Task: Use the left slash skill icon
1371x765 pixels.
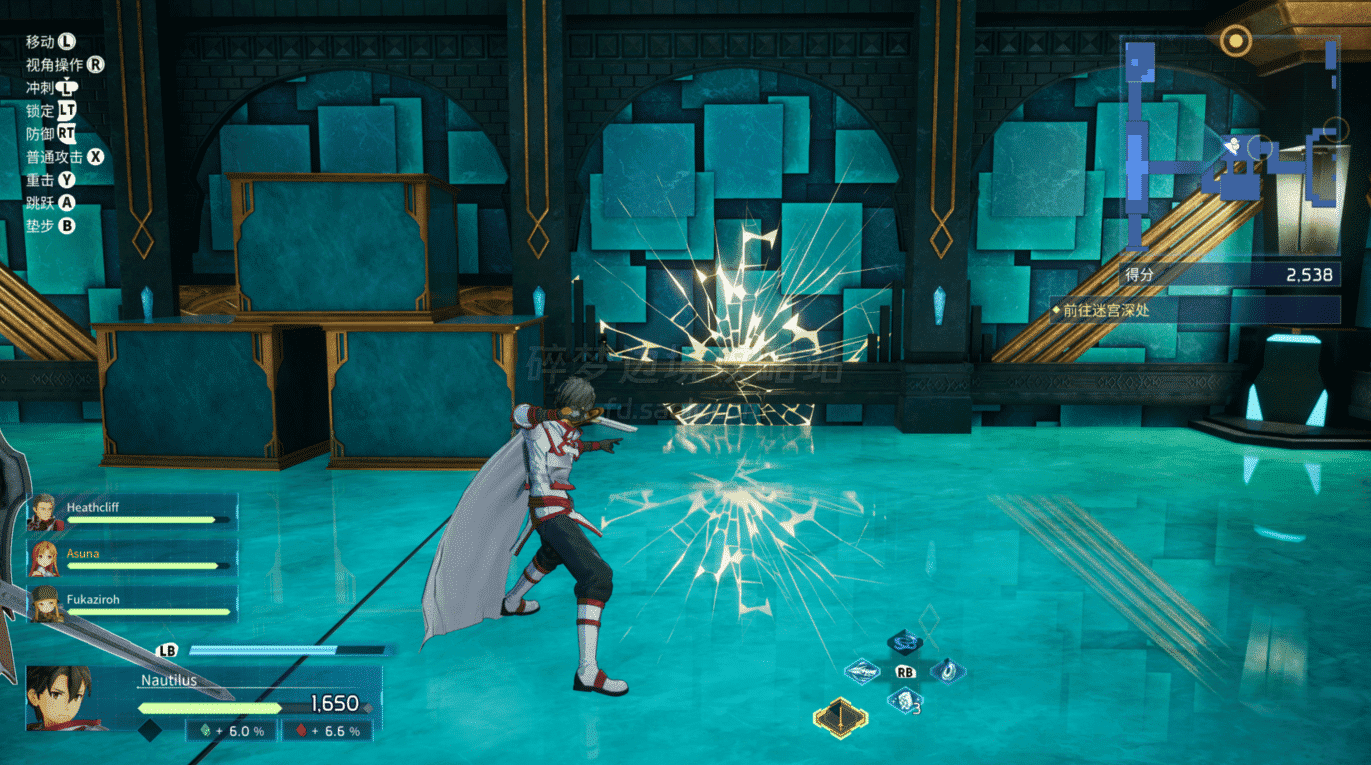Action: [862, 671]
